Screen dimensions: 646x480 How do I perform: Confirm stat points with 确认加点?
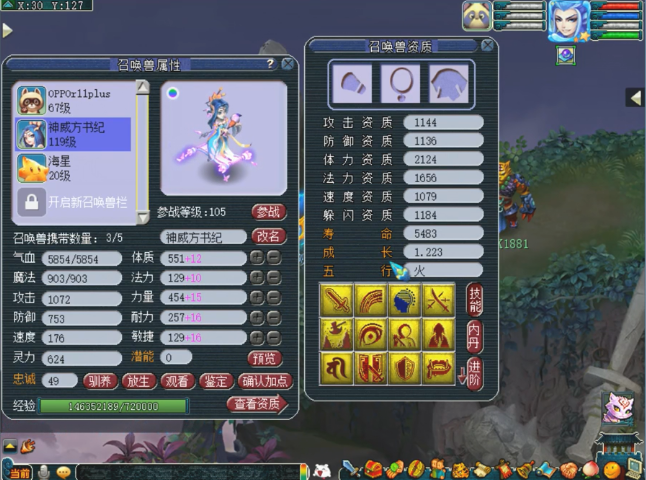[x=264, y=381]
